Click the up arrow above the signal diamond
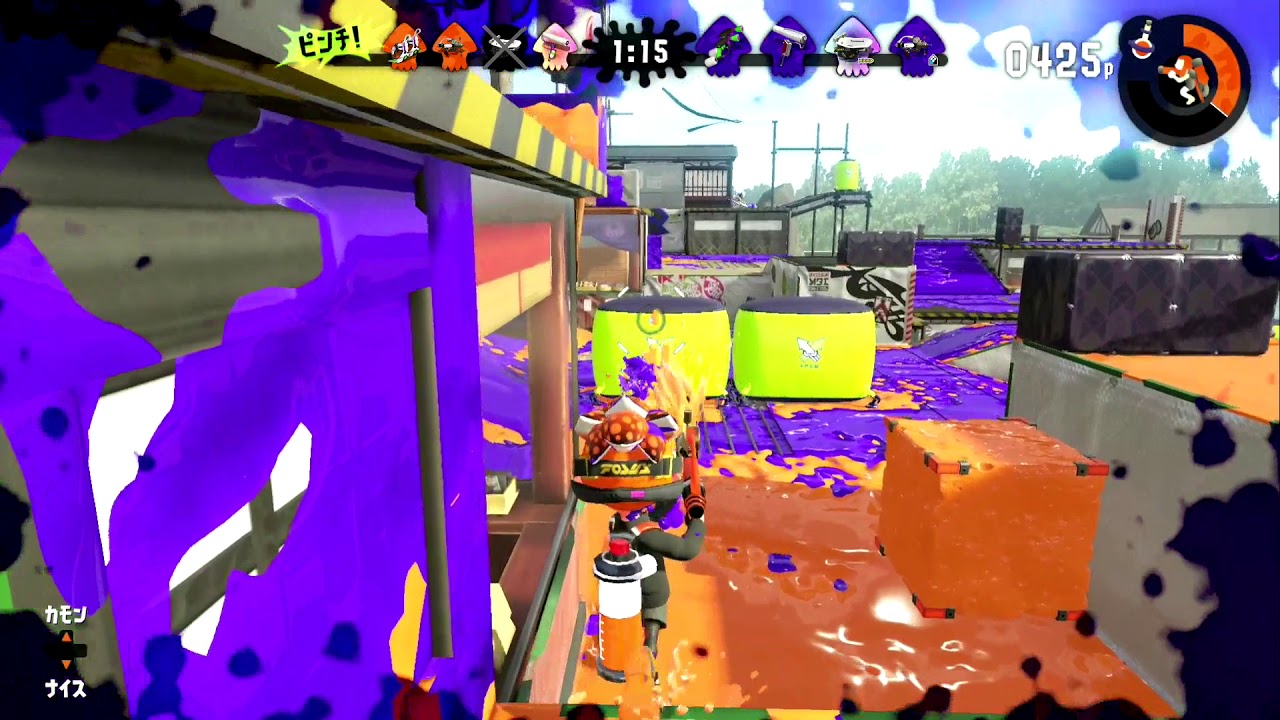The width and height of the screenshot is (1280, 720). pos(66,637)
